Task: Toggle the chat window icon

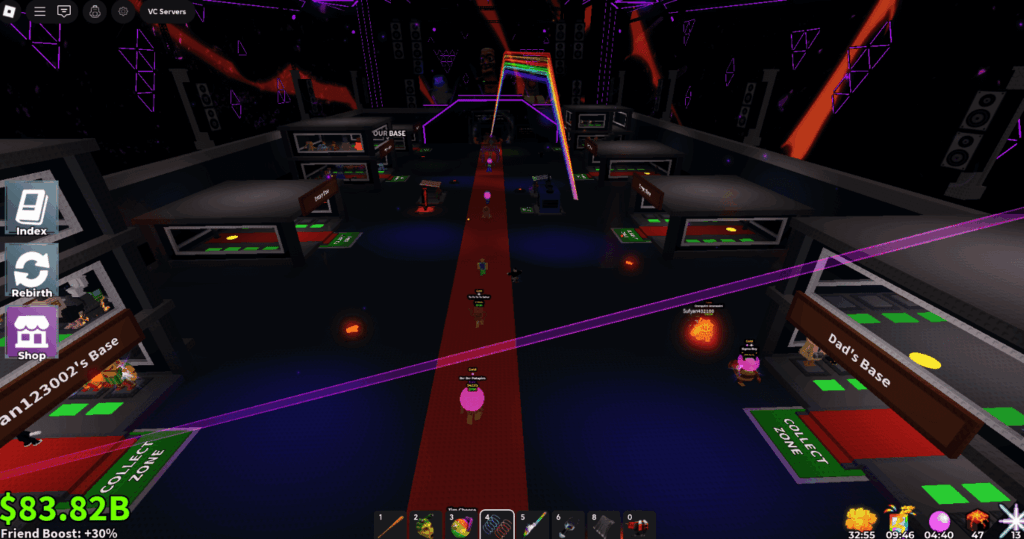Action: 64,11
